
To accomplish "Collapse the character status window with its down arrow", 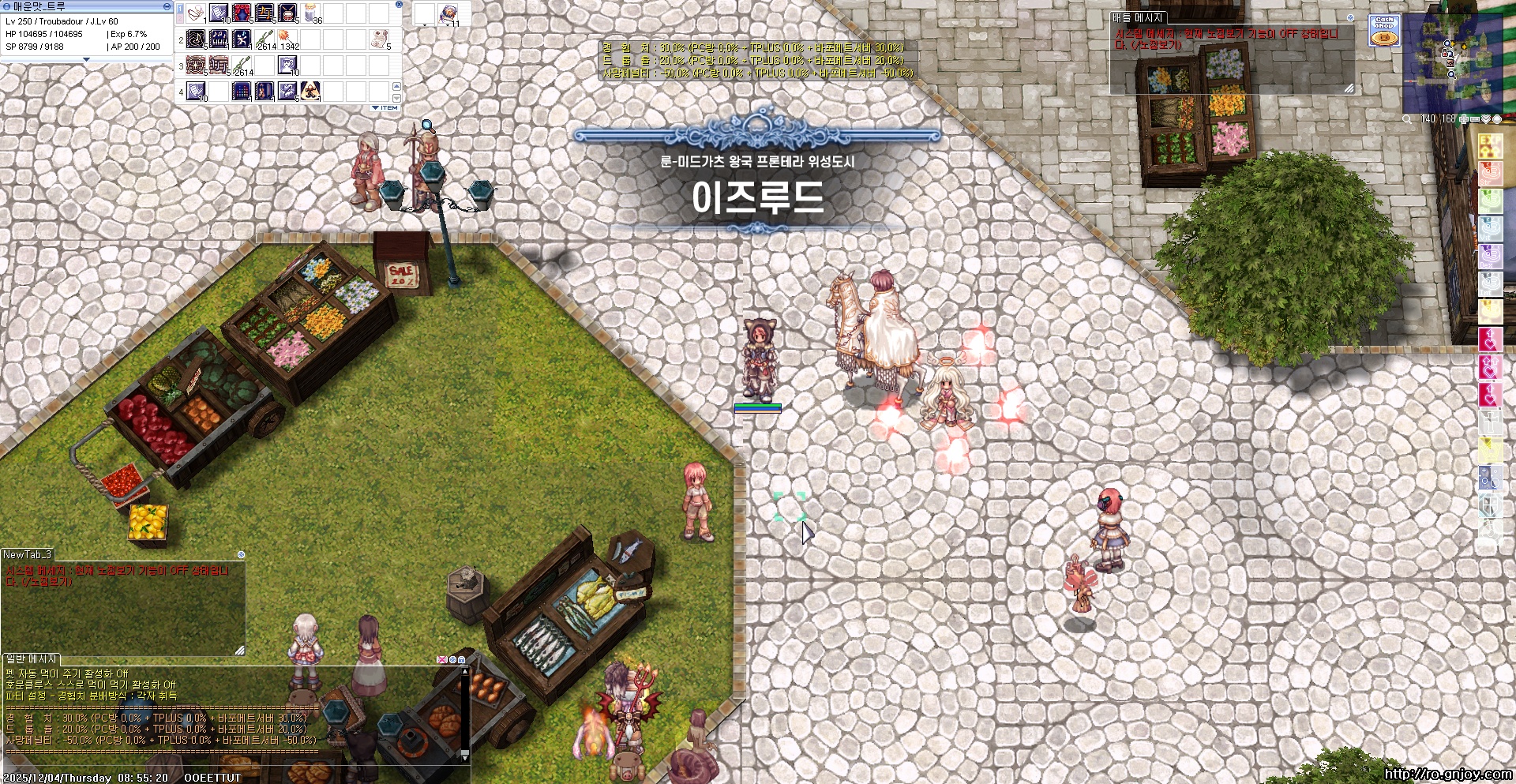I will point(87,60).
